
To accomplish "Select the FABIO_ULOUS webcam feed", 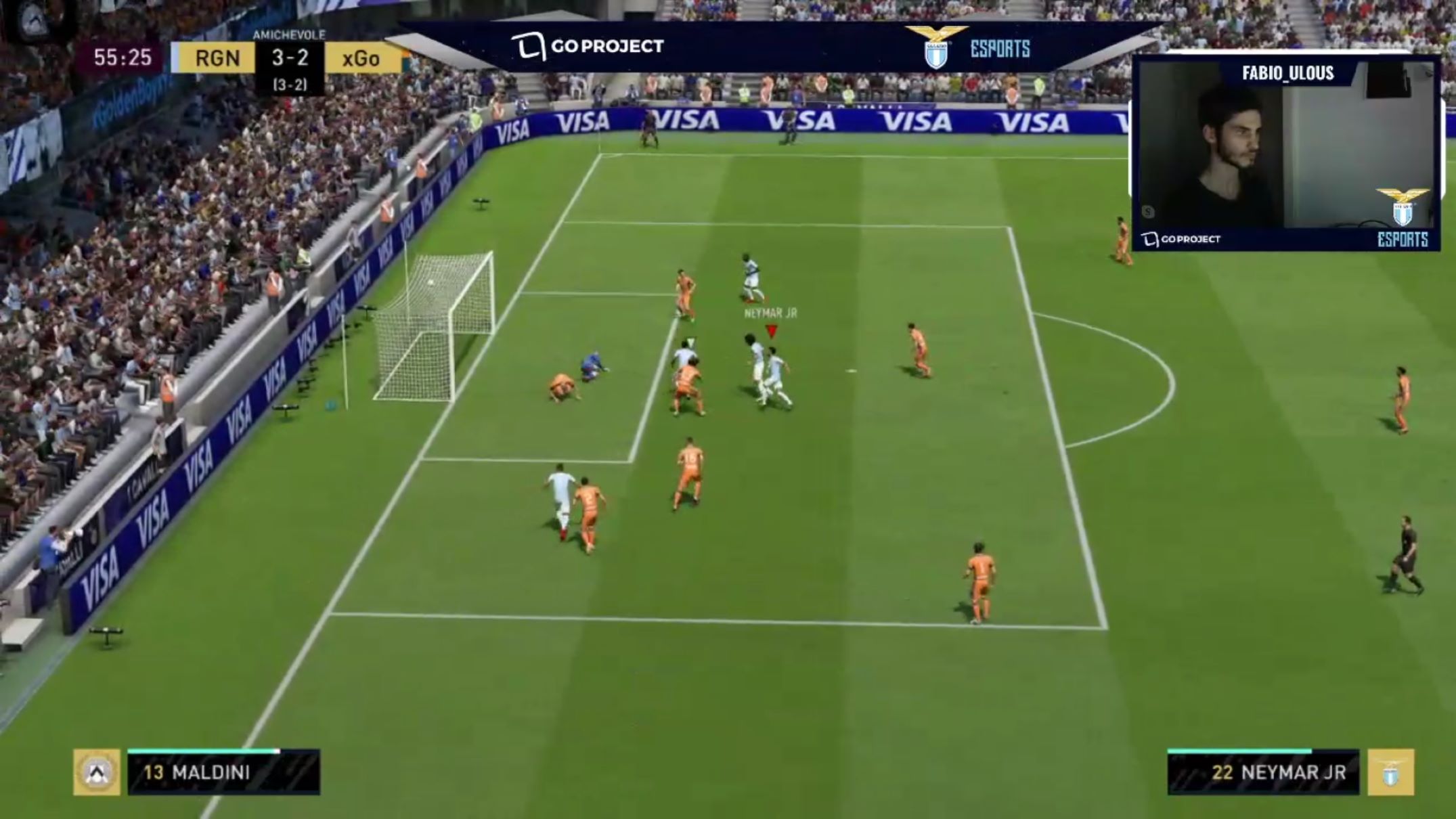I will (1285, 155).
